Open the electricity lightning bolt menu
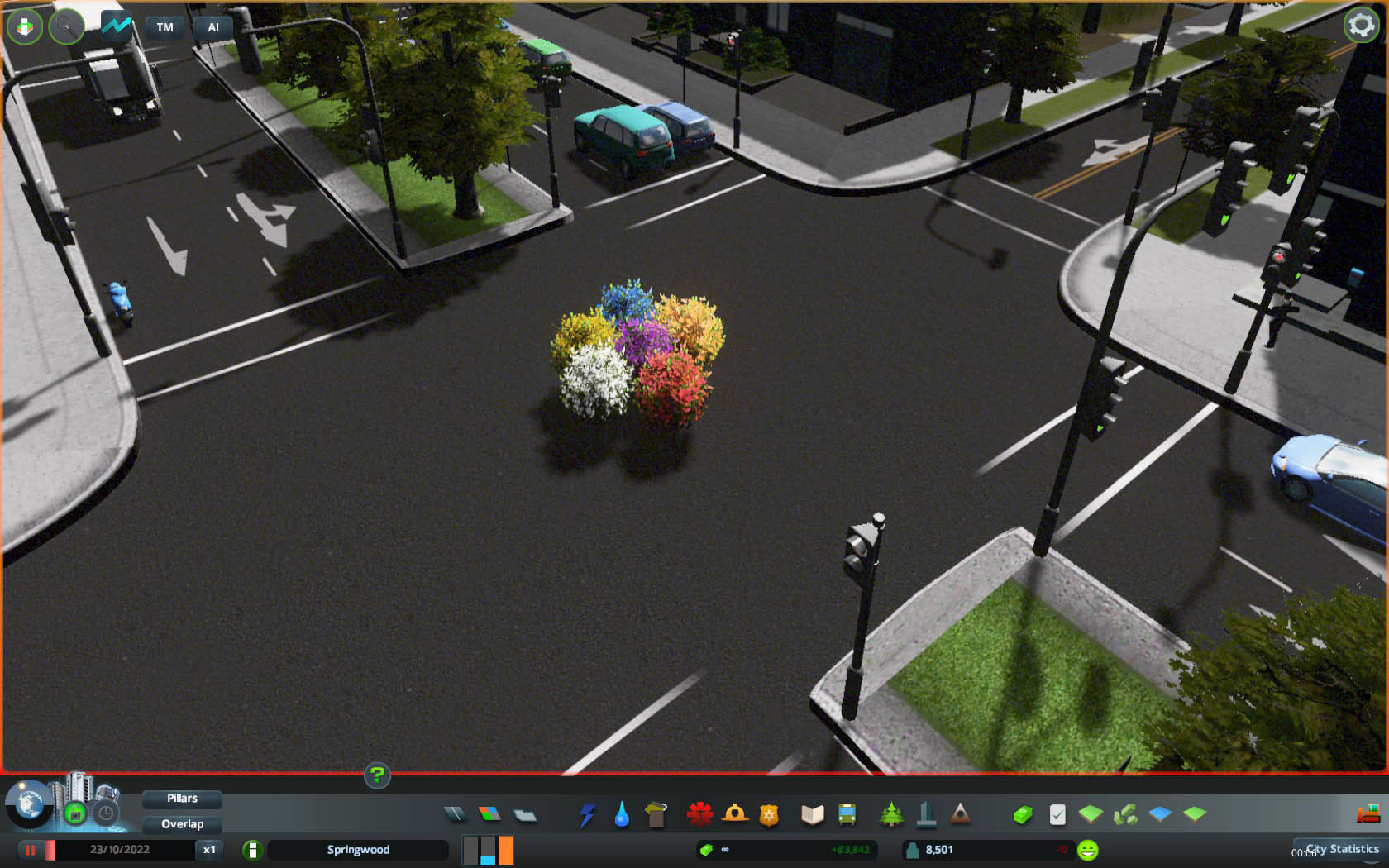This screenshot has height=868, width=1389. pos(587,815)
